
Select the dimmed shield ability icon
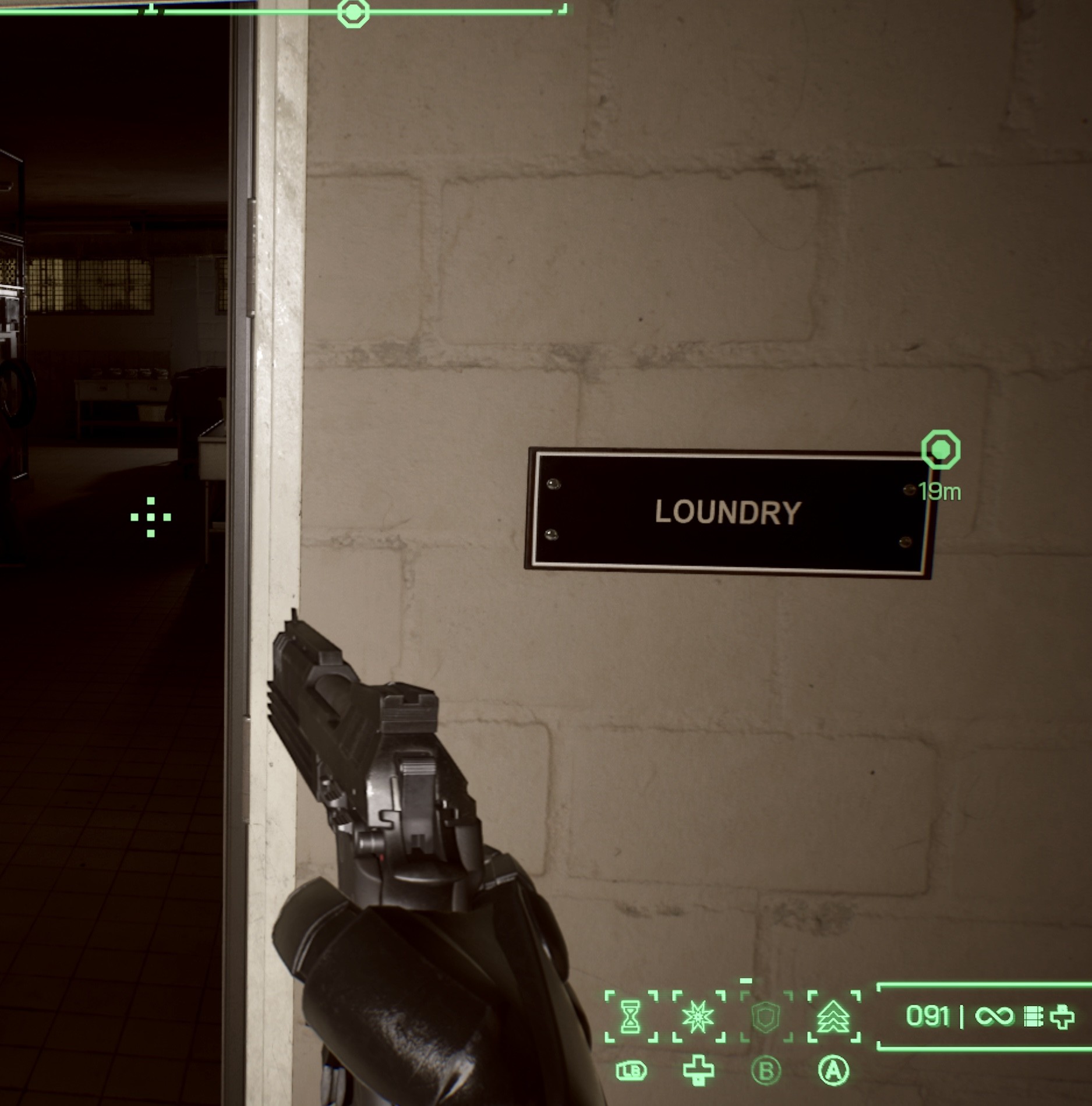pyautogui.click(x=766, y=1016)
